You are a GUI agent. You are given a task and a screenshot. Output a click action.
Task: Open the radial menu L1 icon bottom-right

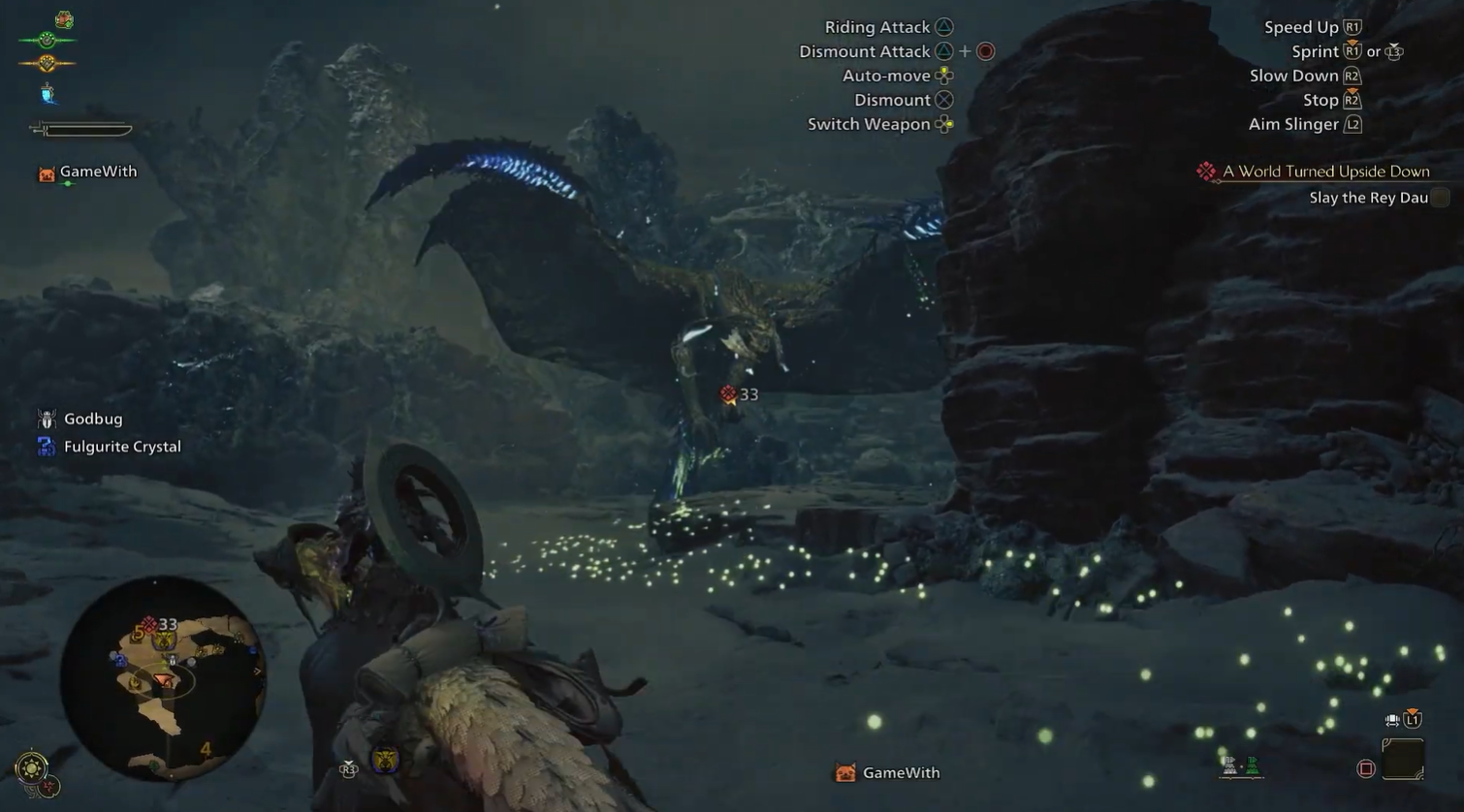pyautogui.click(x=1413, y=719)
